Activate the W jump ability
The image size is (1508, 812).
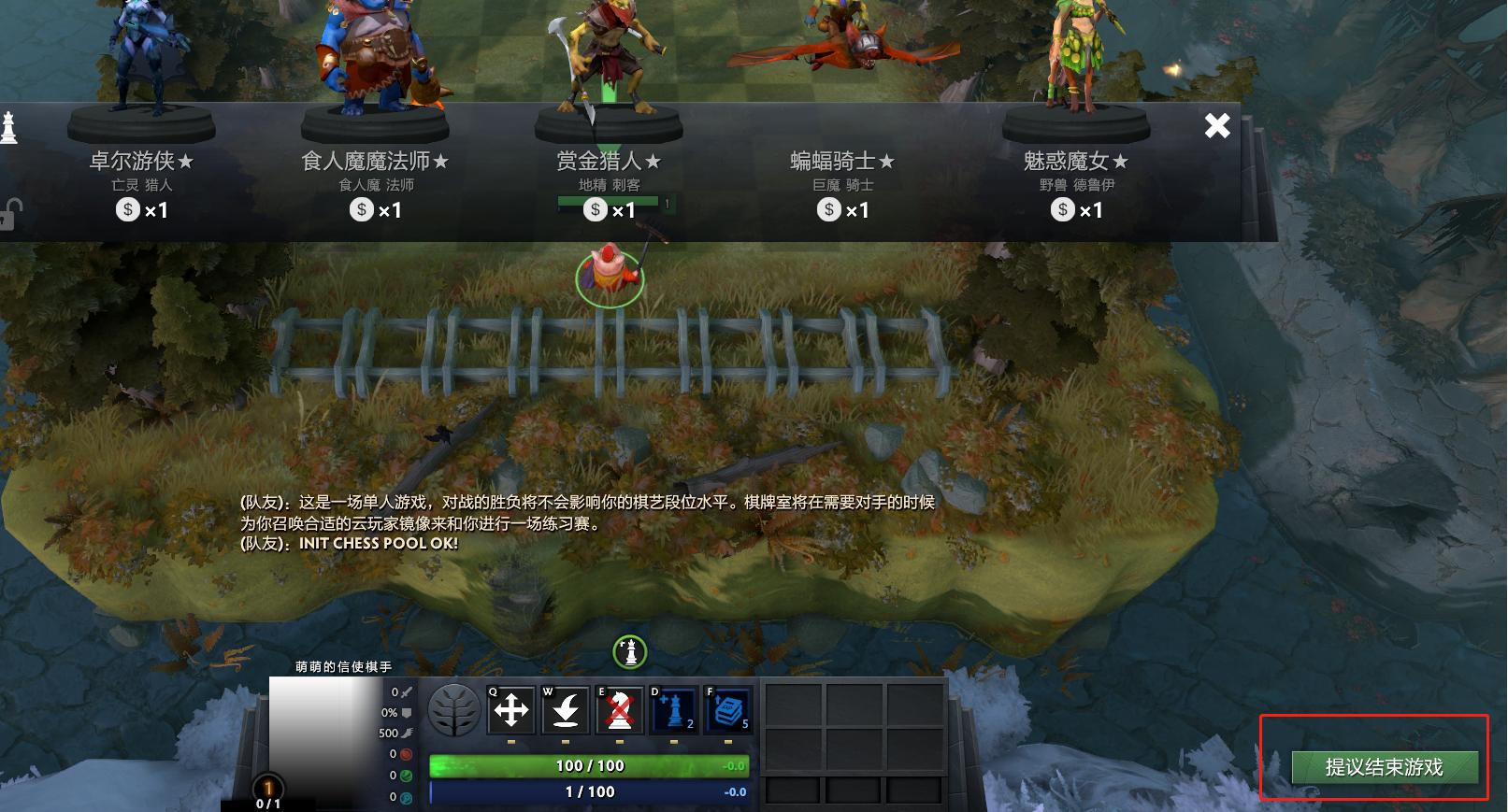pos(566,711)
